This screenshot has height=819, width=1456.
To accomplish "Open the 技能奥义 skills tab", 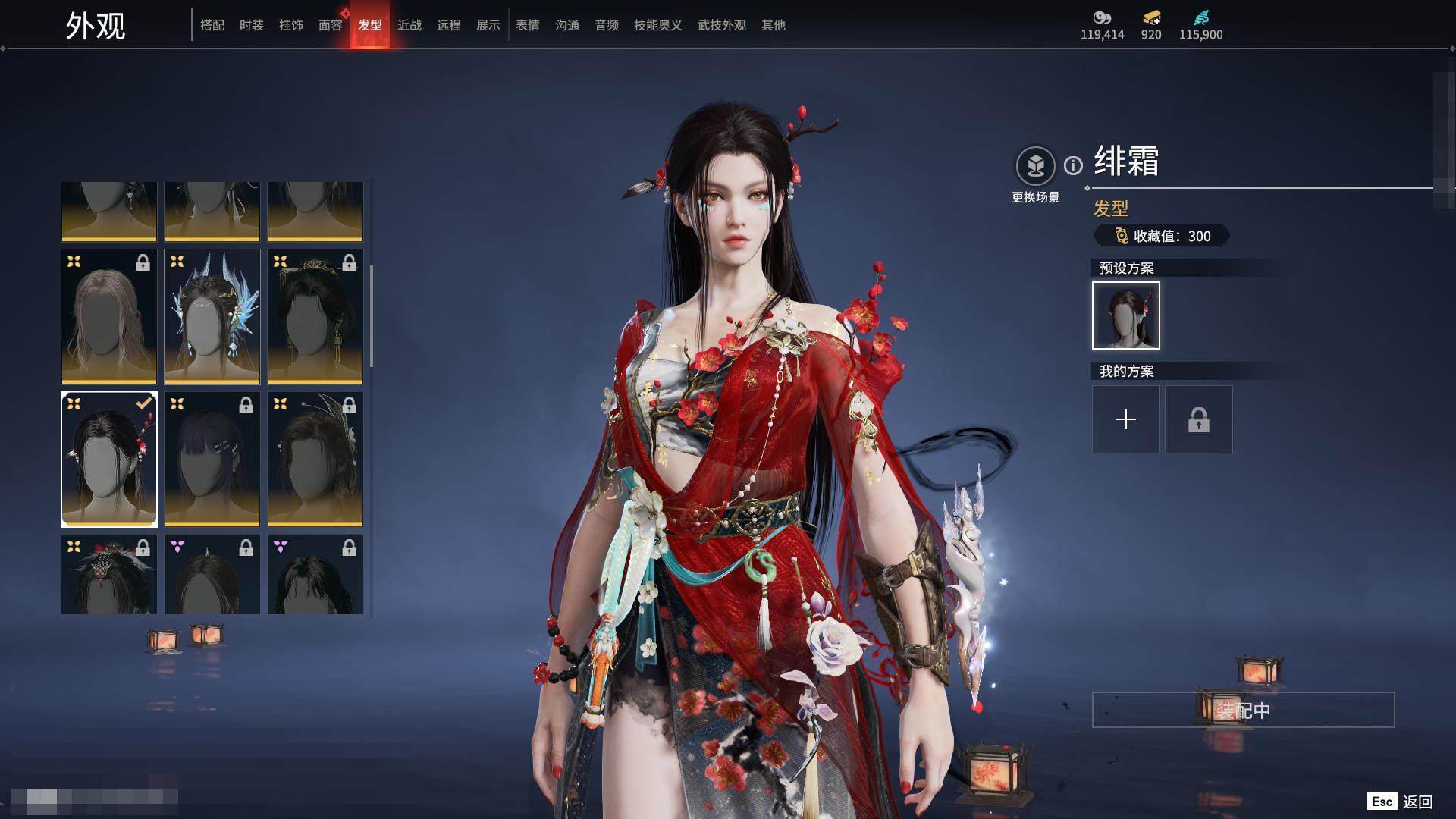I will (658, 25).
